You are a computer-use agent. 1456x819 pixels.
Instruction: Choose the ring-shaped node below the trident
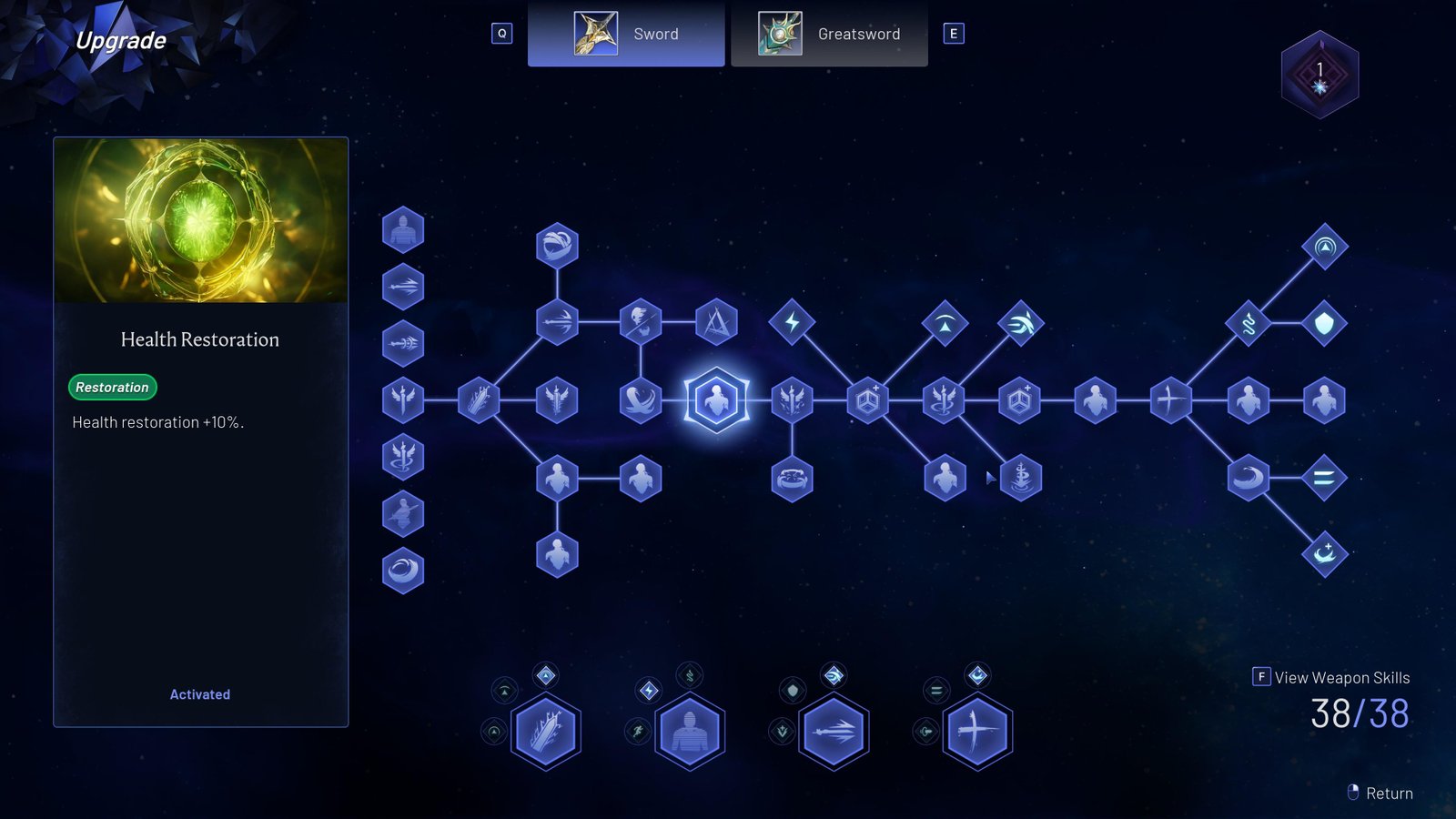coord(792,478)
